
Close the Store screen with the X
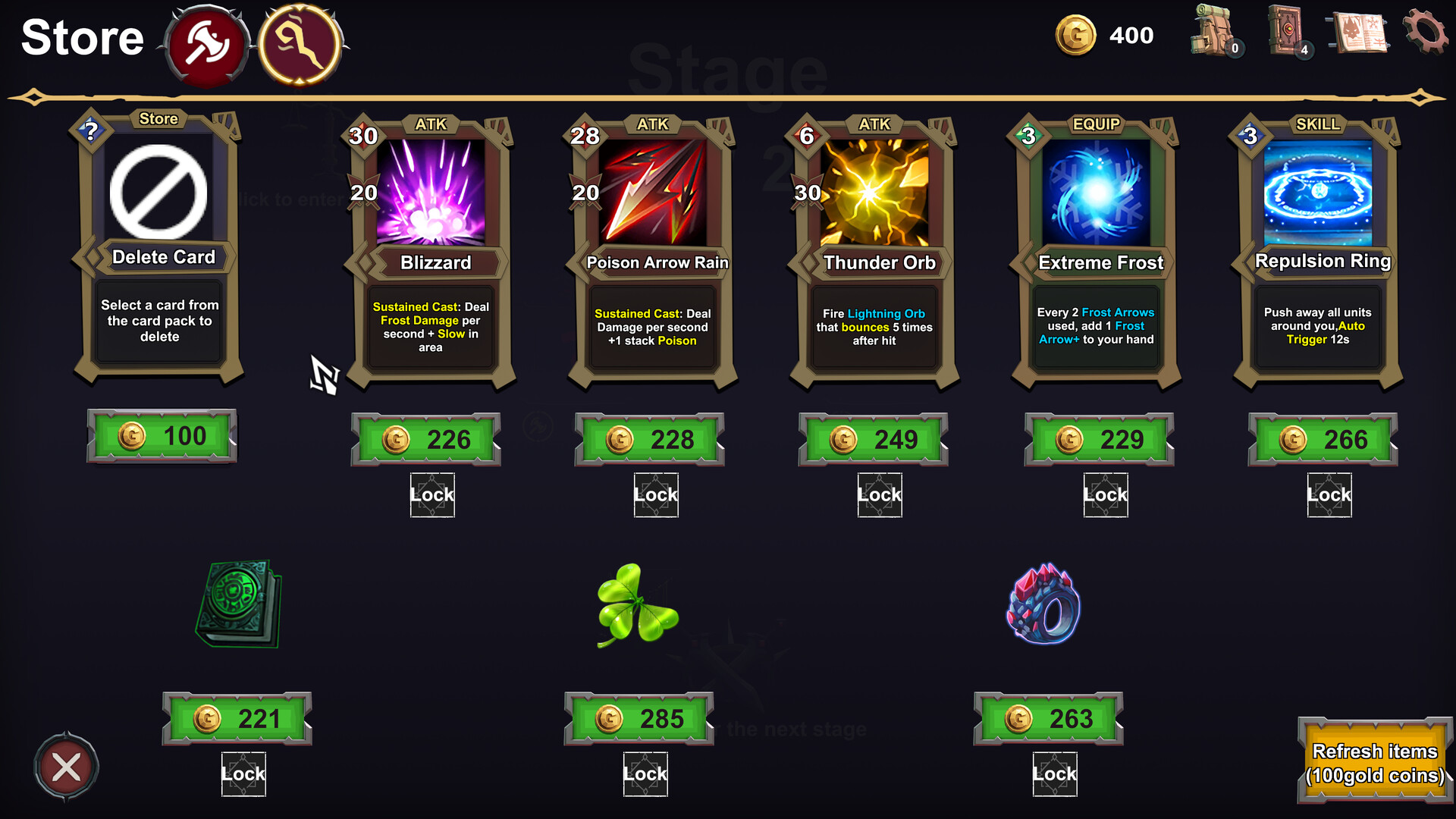click(x=65, y=765)
